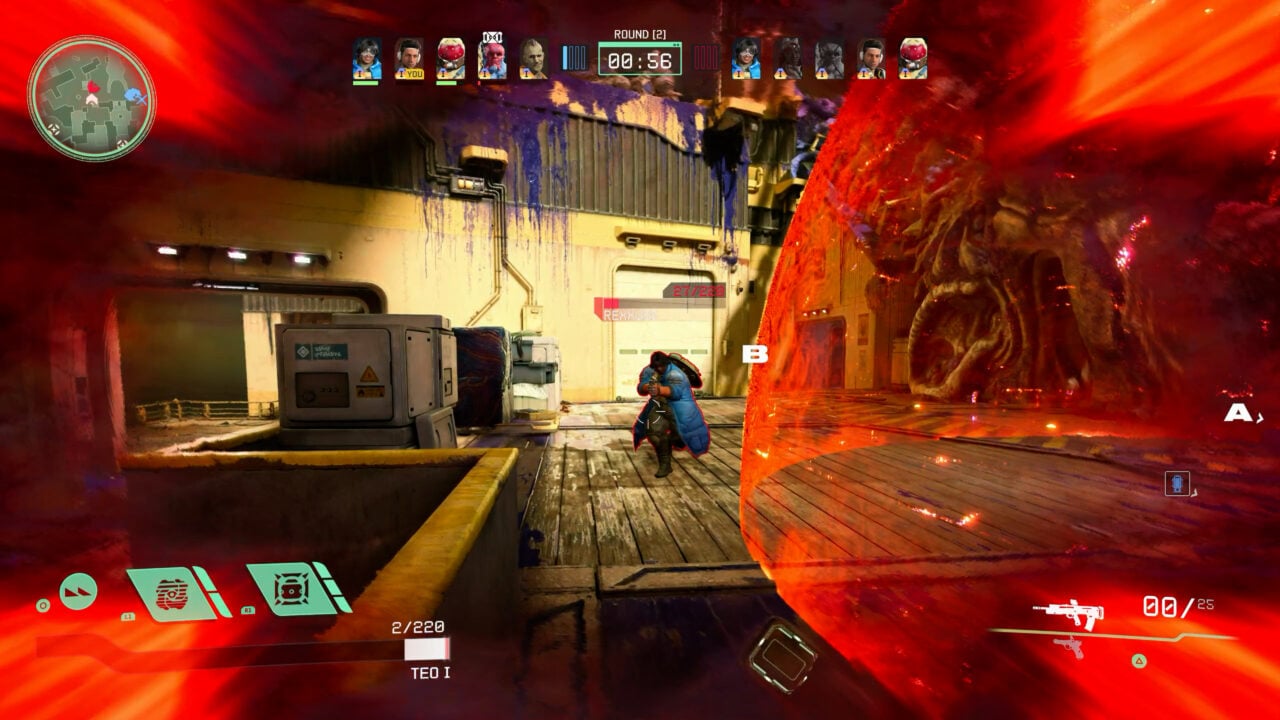Switch to the sidearm pistol icon
The image size is (1280, 720).
tap(1070, 646)
